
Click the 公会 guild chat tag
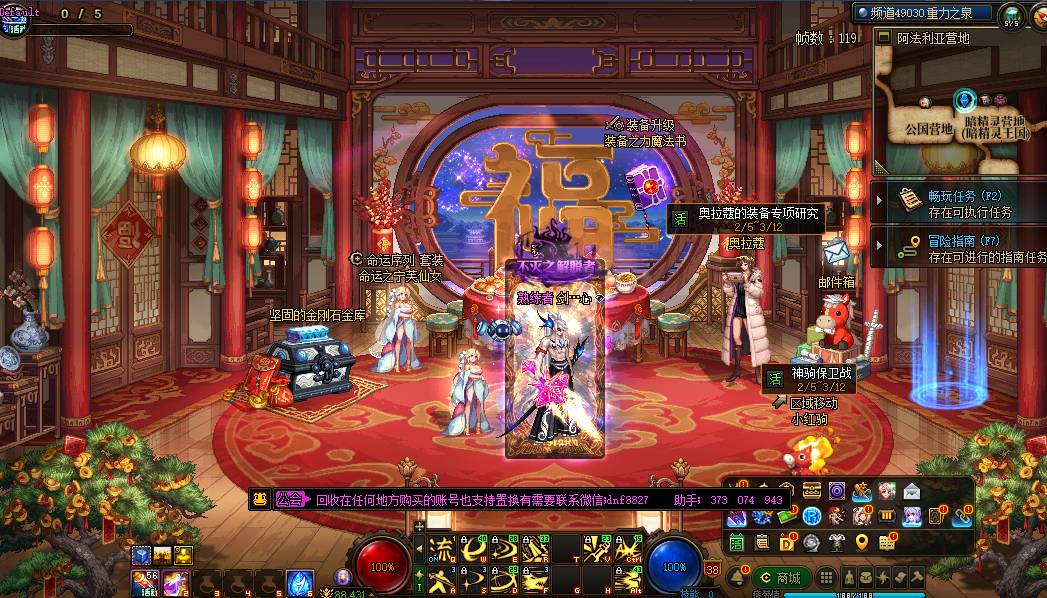click(x=290, y=499)
